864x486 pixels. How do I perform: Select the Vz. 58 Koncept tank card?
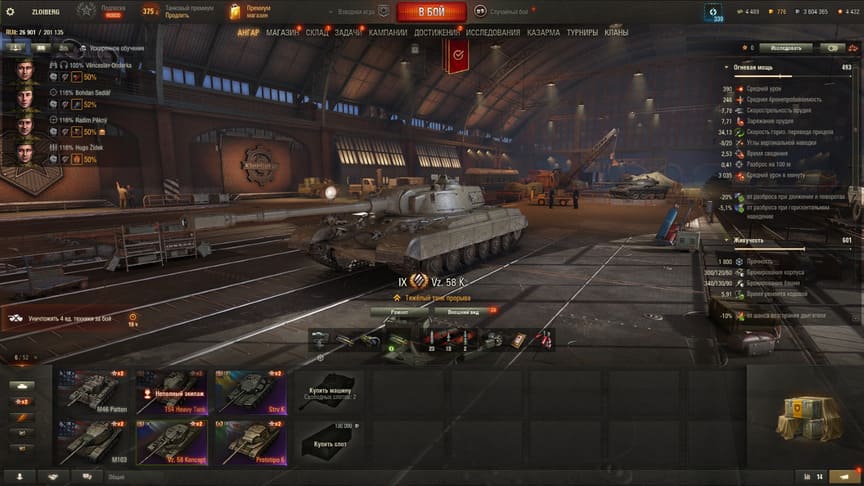(172, 439)
